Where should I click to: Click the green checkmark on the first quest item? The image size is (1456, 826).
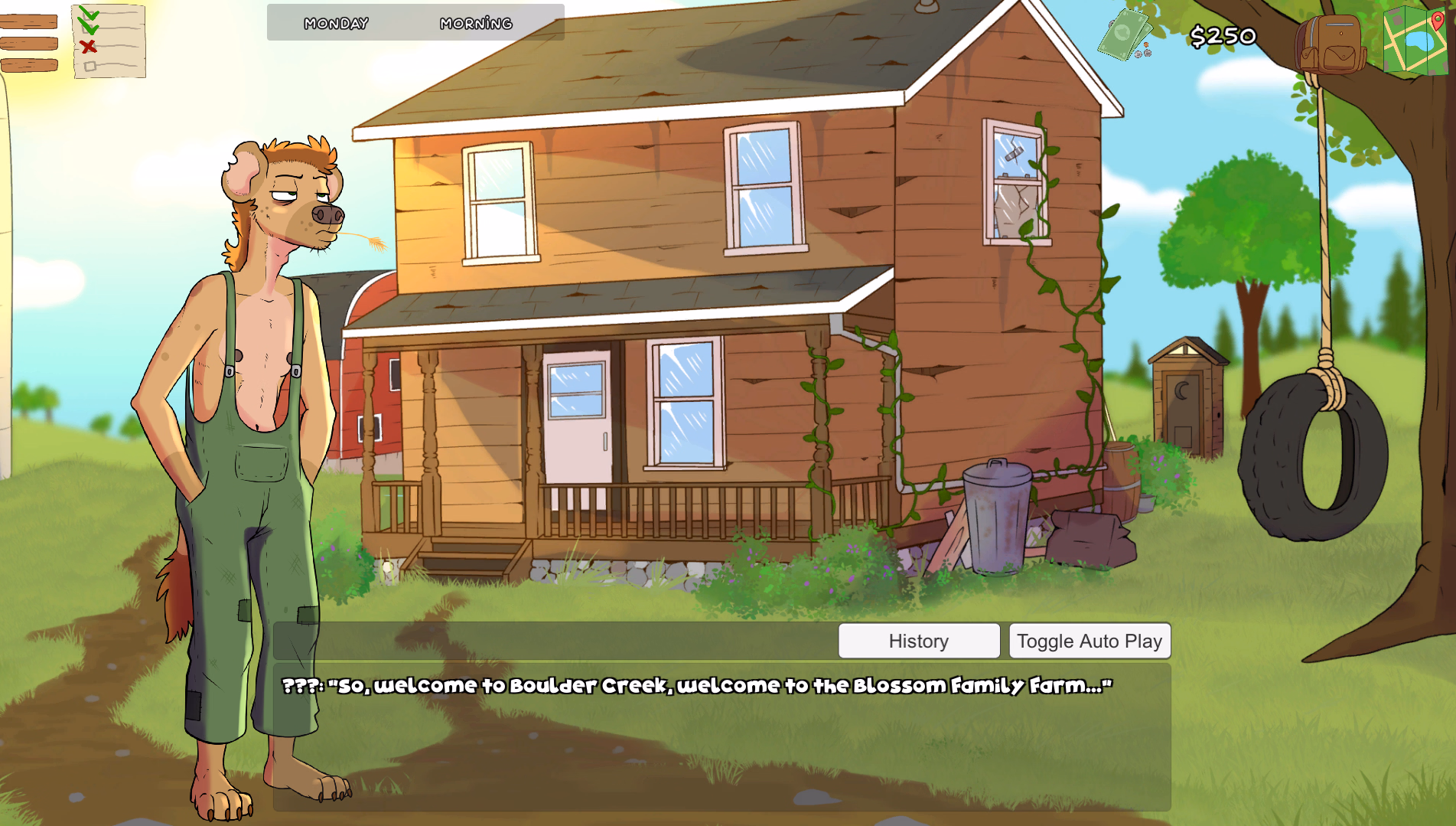(90, 14)
